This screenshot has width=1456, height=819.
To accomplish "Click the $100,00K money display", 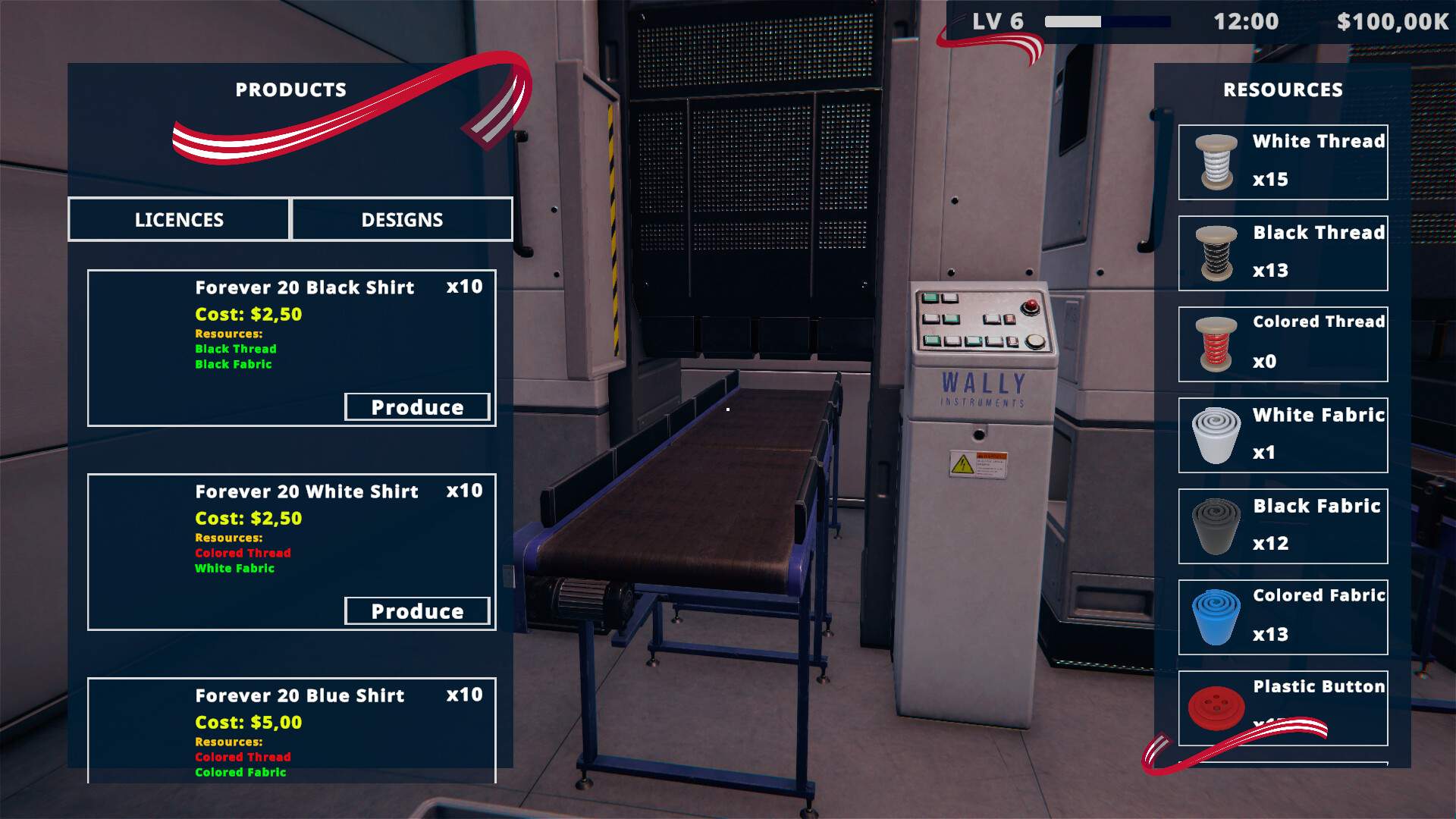I will click(1392, 21).
